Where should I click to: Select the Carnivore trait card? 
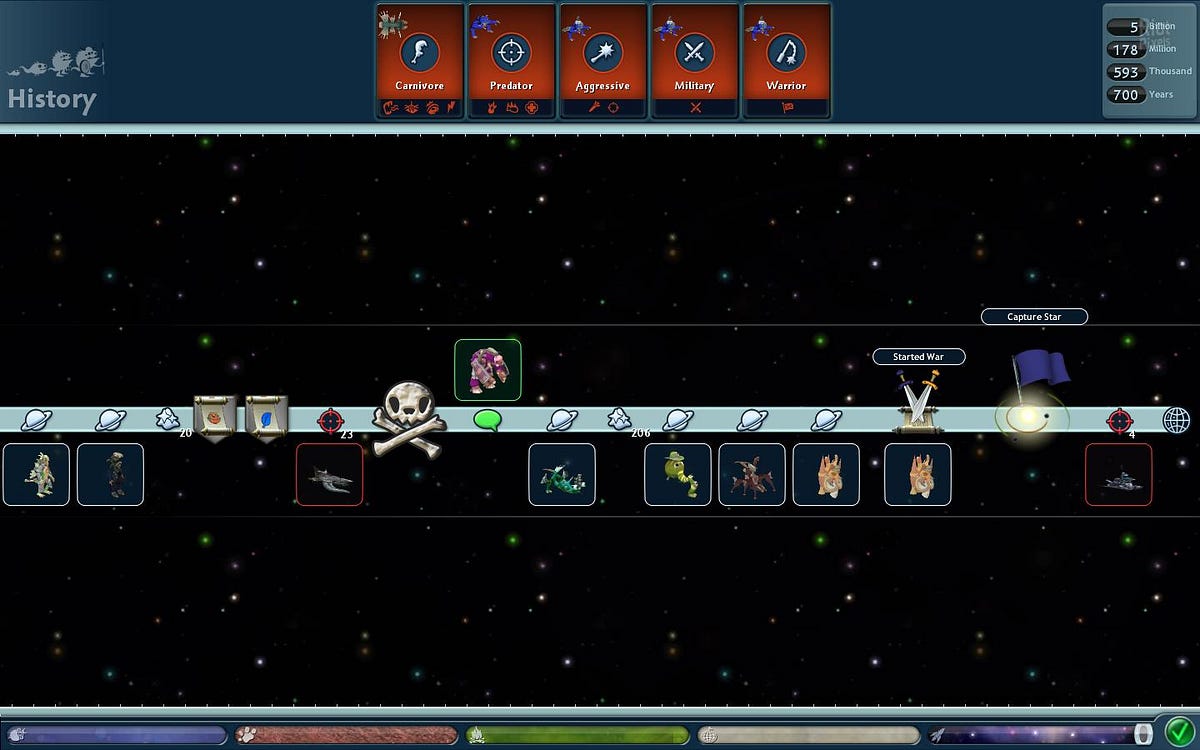[420, 61]
